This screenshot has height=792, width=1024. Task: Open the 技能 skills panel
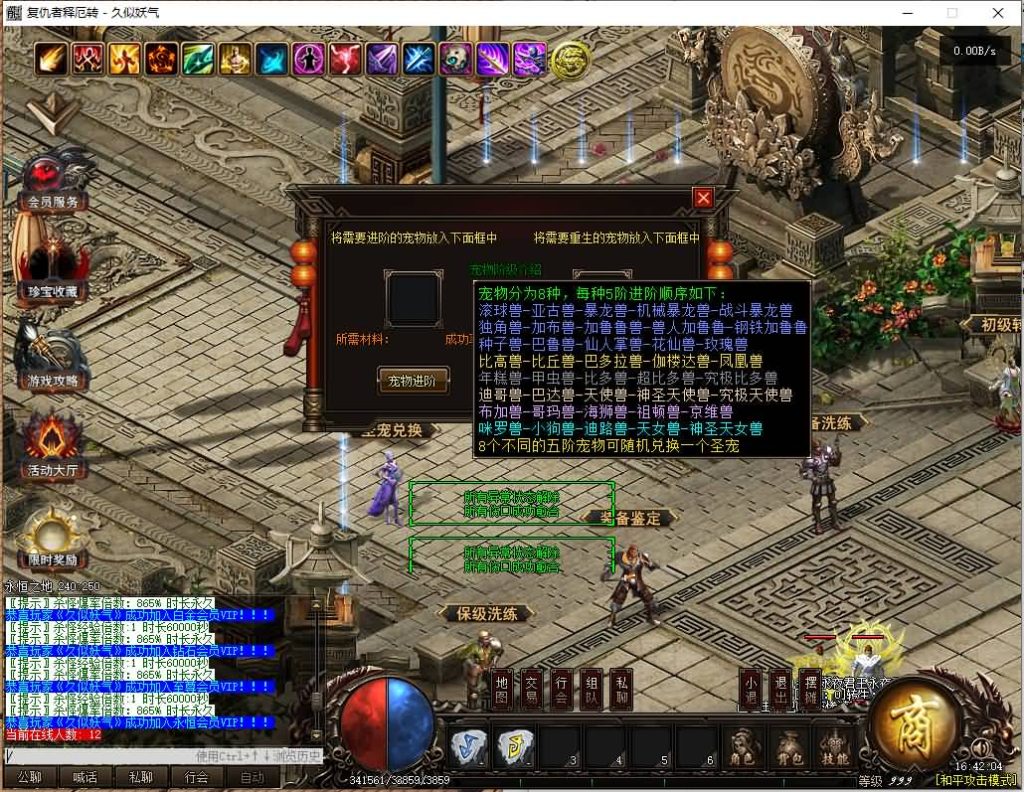(833, 745)
